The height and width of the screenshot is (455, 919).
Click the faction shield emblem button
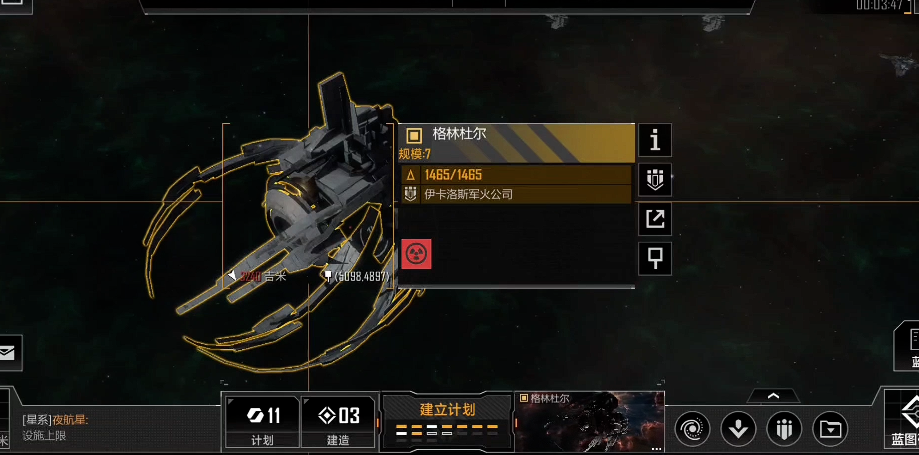tap(655, 180)
